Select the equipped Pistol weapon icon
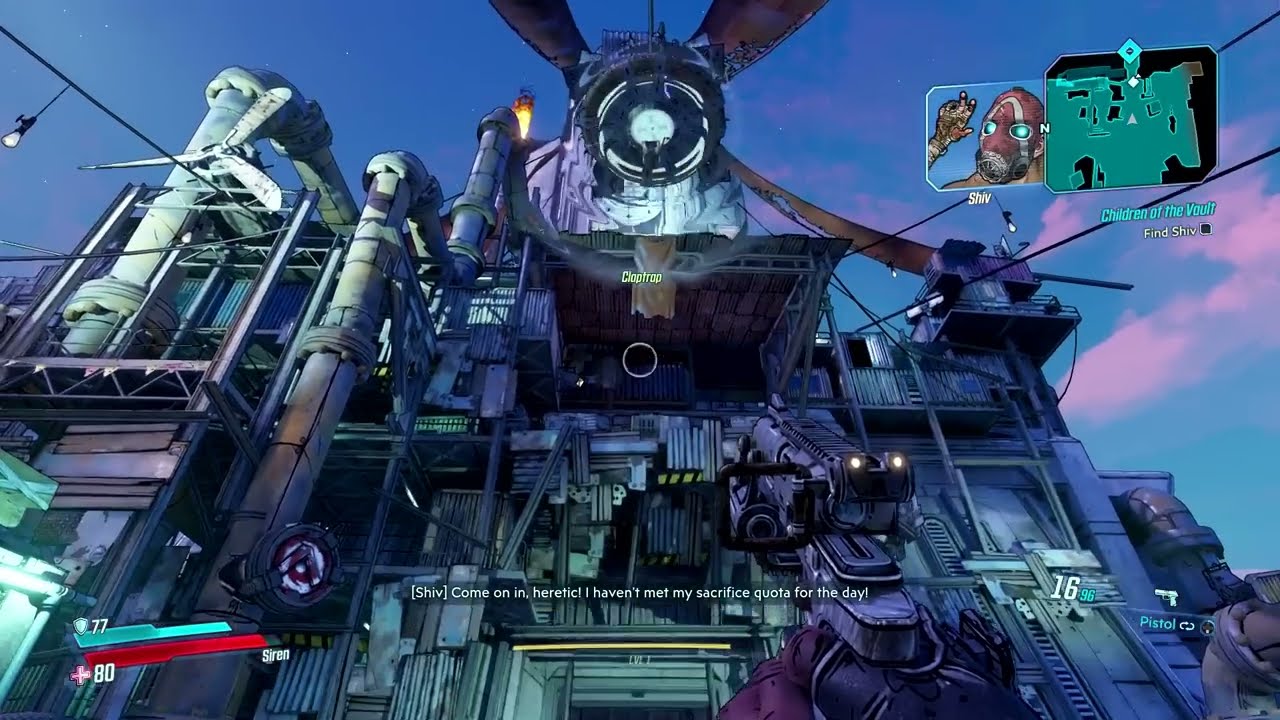Screen dimensions: 1280x720 (x=1166, y=597)
